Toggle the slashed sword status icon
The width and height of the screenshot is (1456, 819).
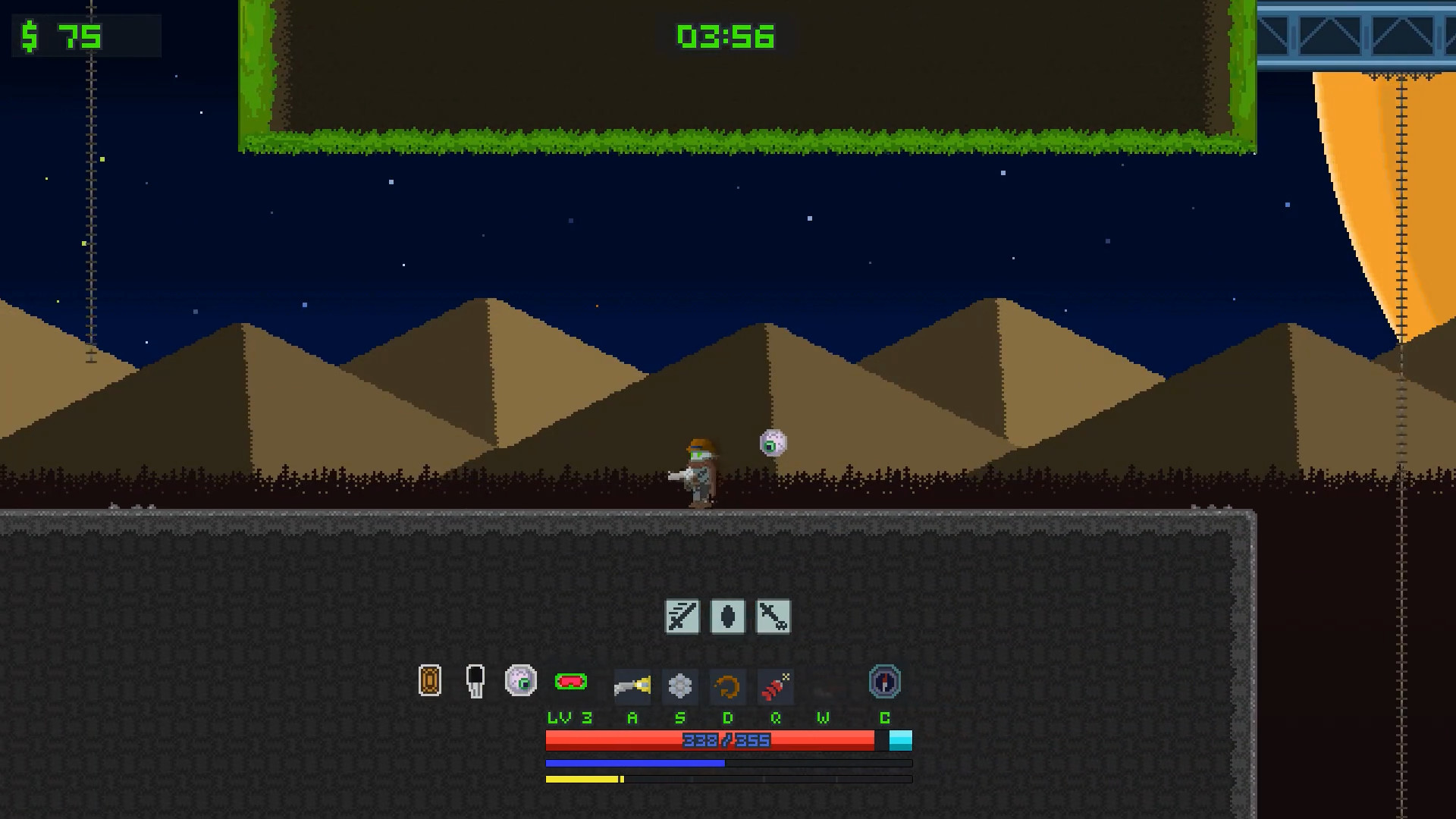681,616
